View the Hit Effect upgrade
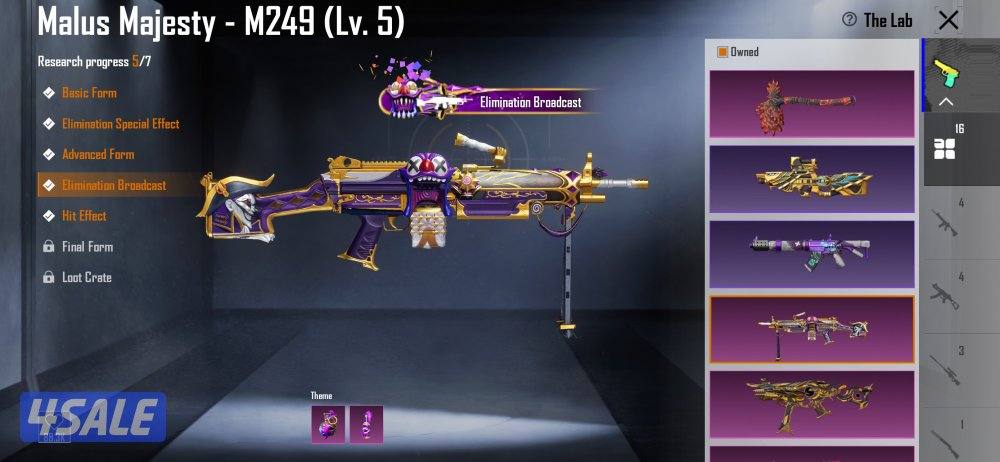1000x462 pixels. [84, 216]
